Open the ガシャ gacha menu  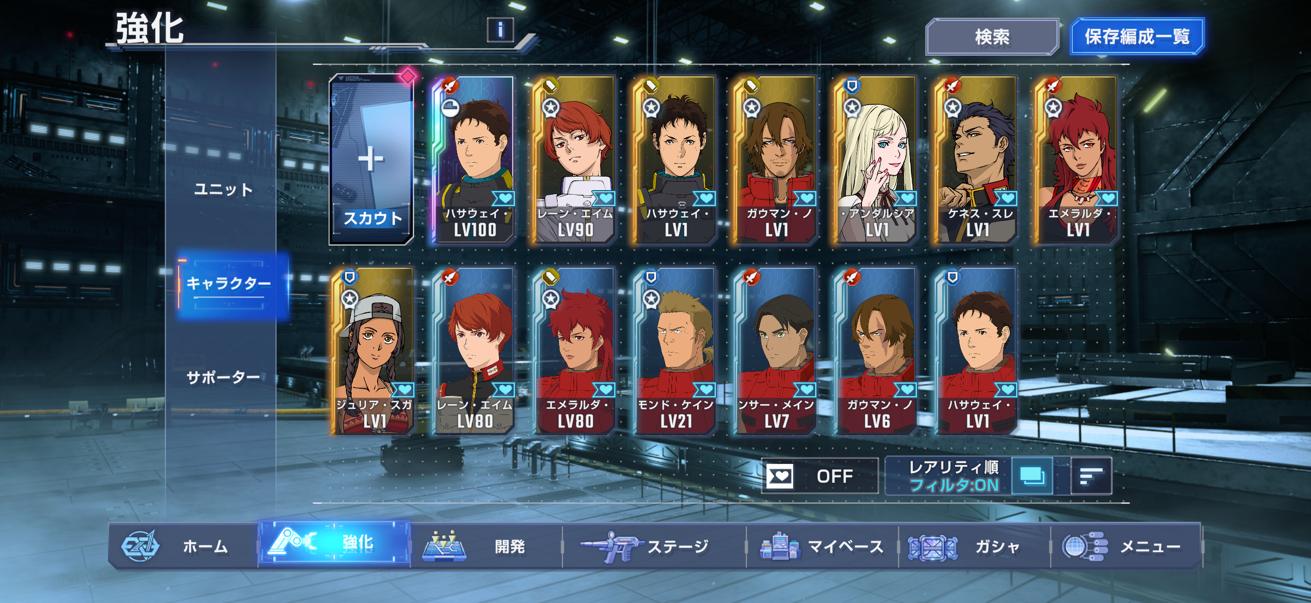point(973,546)
